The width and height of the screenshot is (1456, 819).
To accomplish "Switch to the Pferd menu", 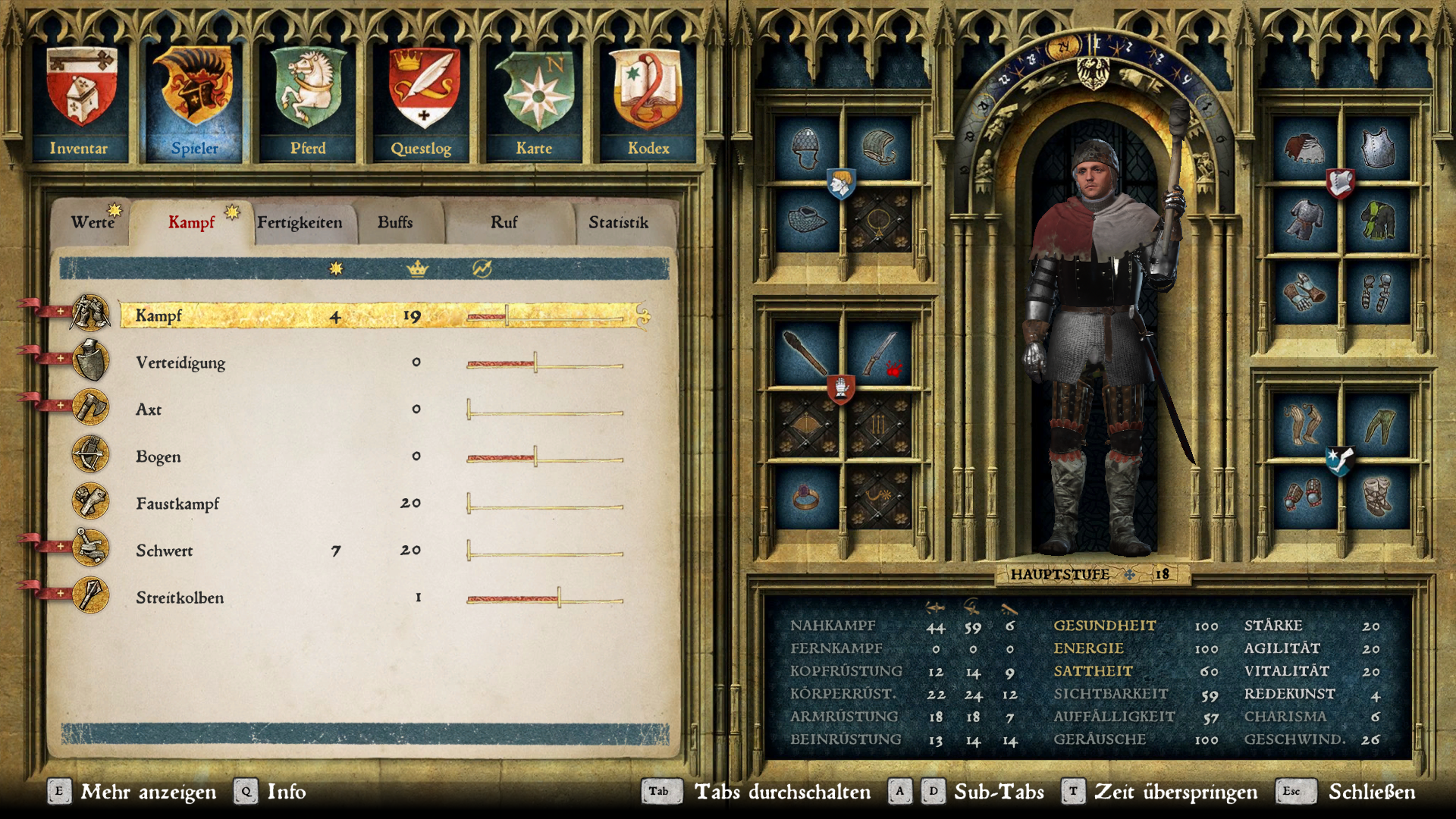I will tap(308, 101).
